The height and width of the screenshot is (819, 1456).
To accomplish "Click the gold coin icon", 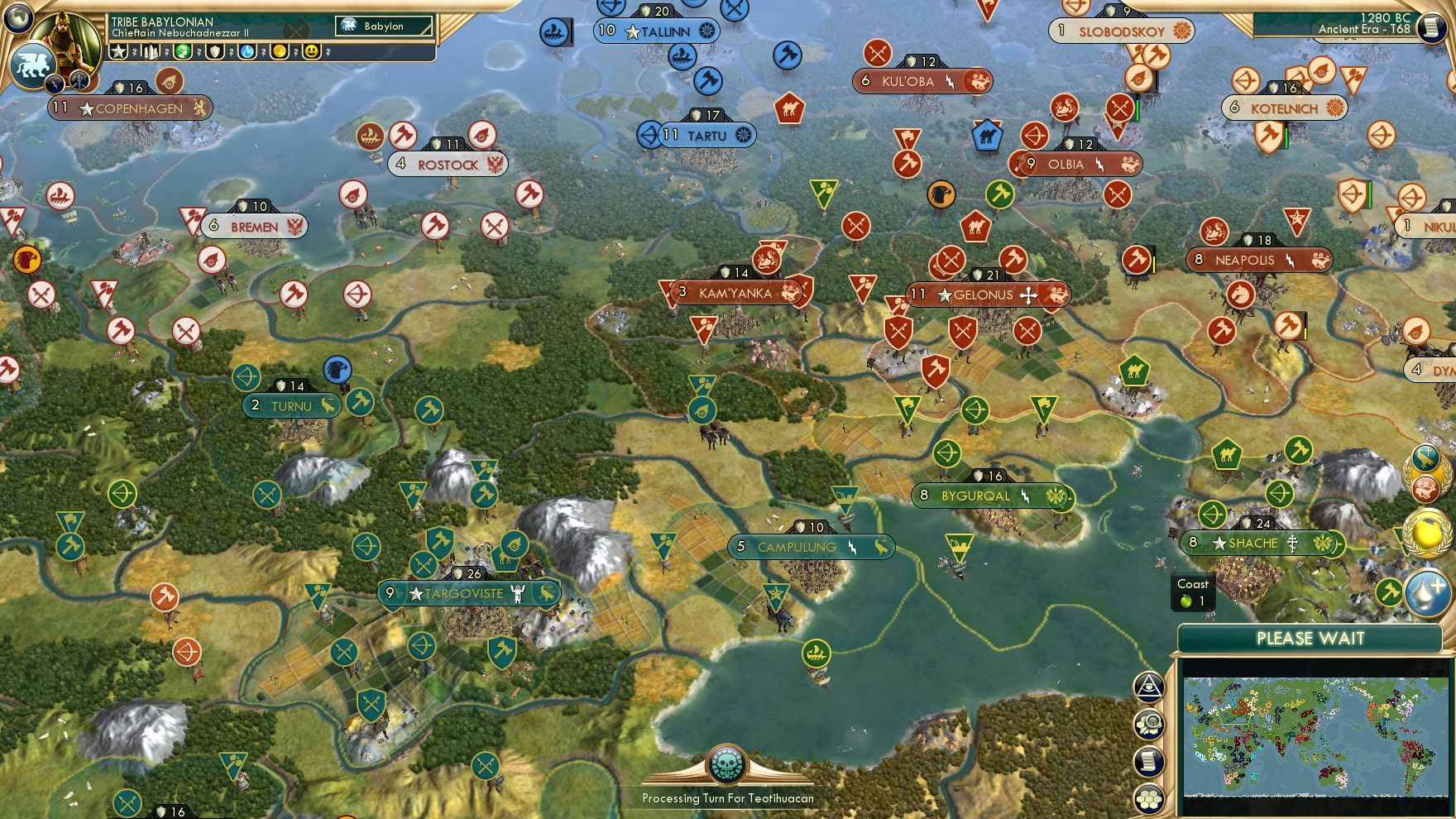I will (x=280, y=52).
